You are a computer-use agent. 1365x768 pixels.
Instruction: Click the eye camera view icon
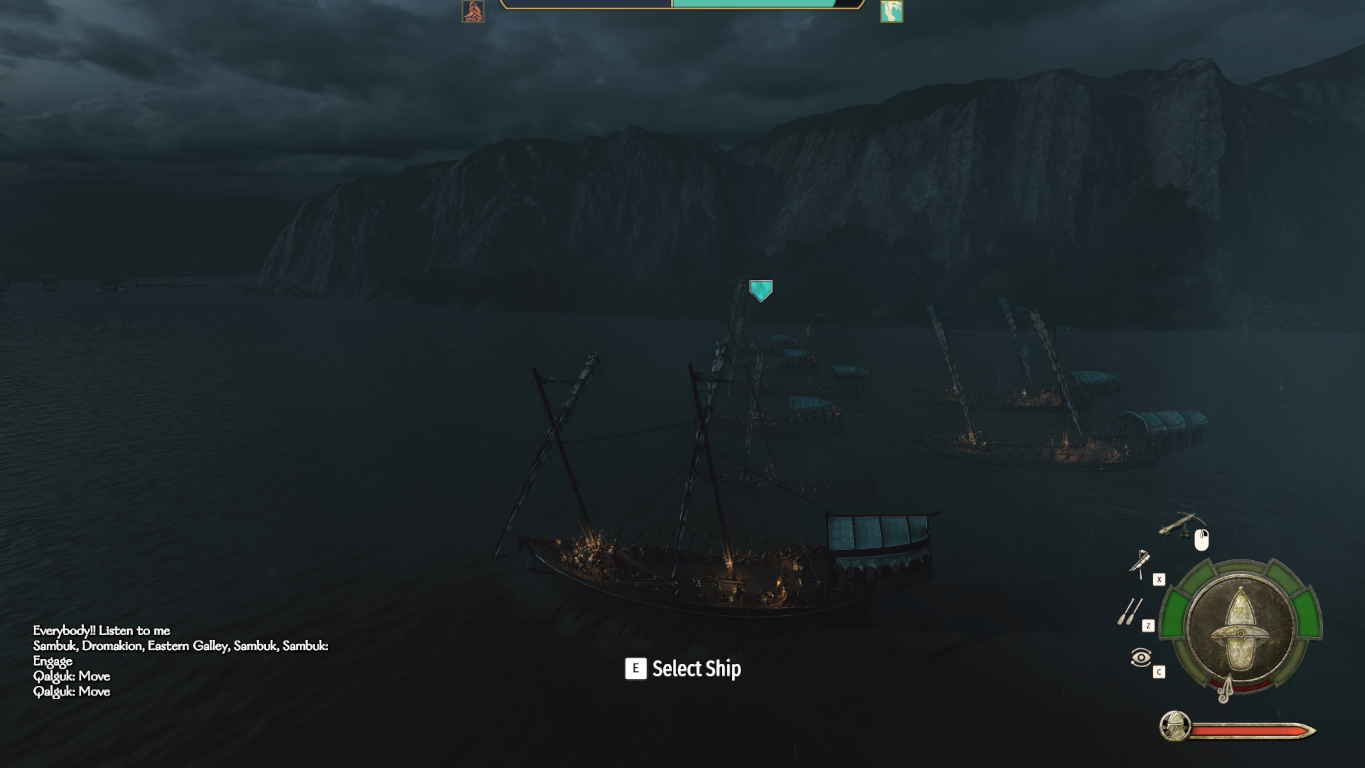click(1141, 657)
